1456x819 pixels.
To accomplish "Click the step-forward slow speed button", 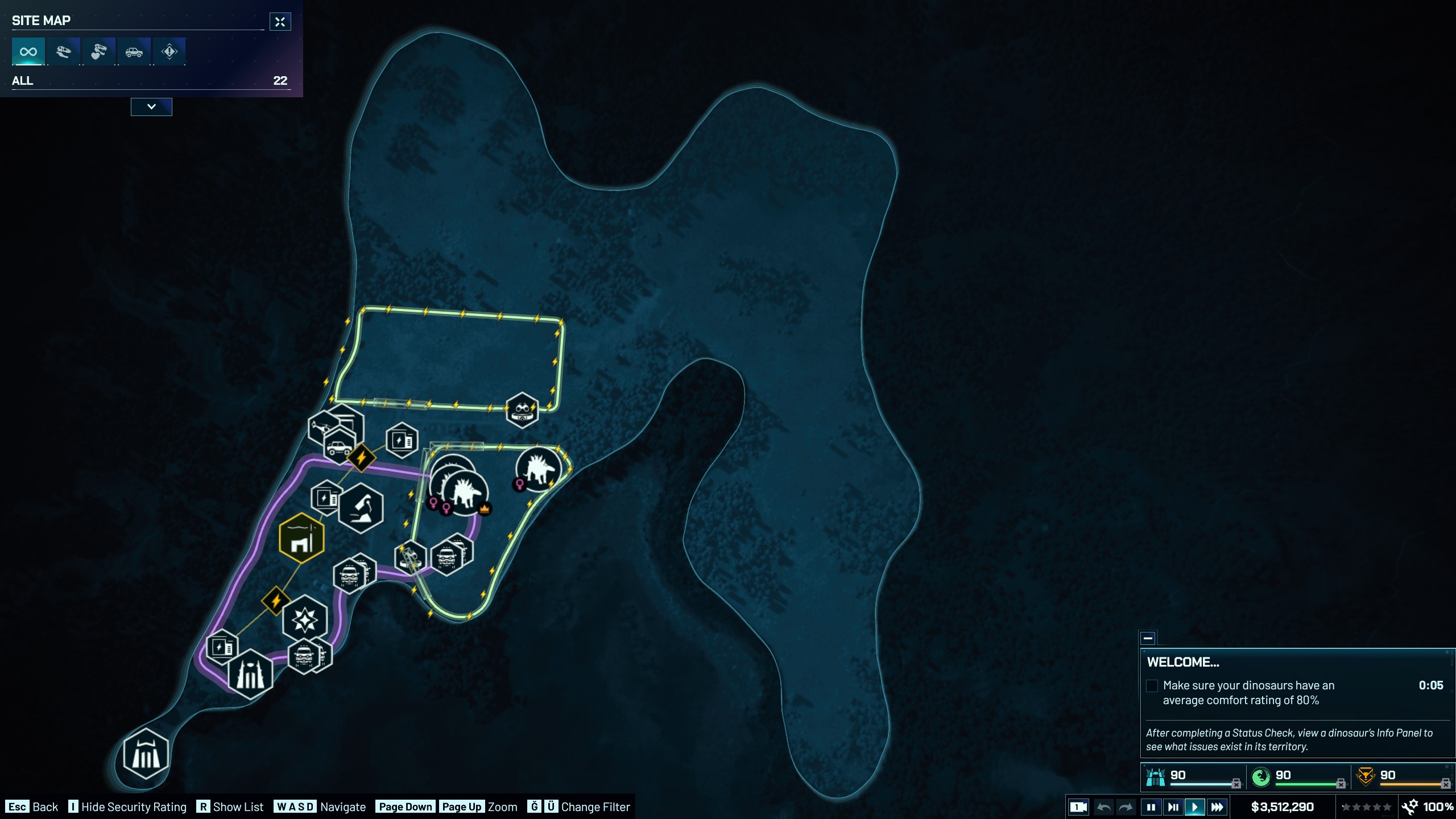I will [1173, 806].
